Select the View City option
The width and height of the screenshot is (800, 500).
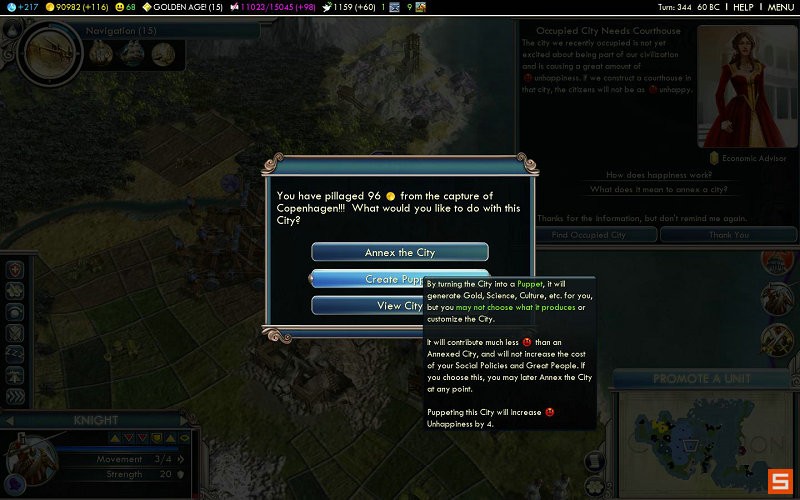point(367,306)
